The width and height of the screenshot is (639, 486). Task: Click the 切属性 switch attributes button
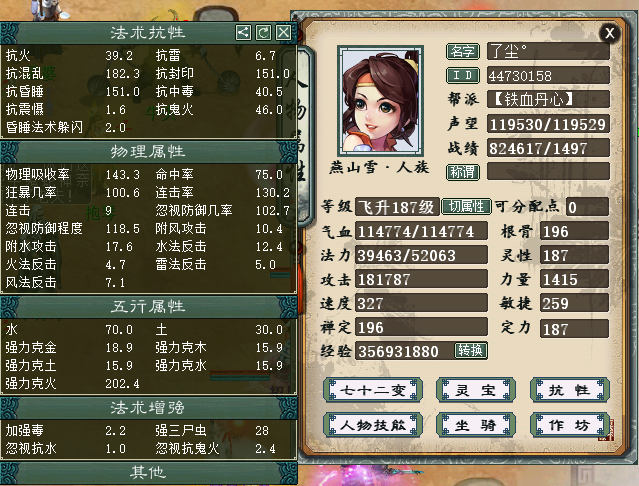point(467,207)
